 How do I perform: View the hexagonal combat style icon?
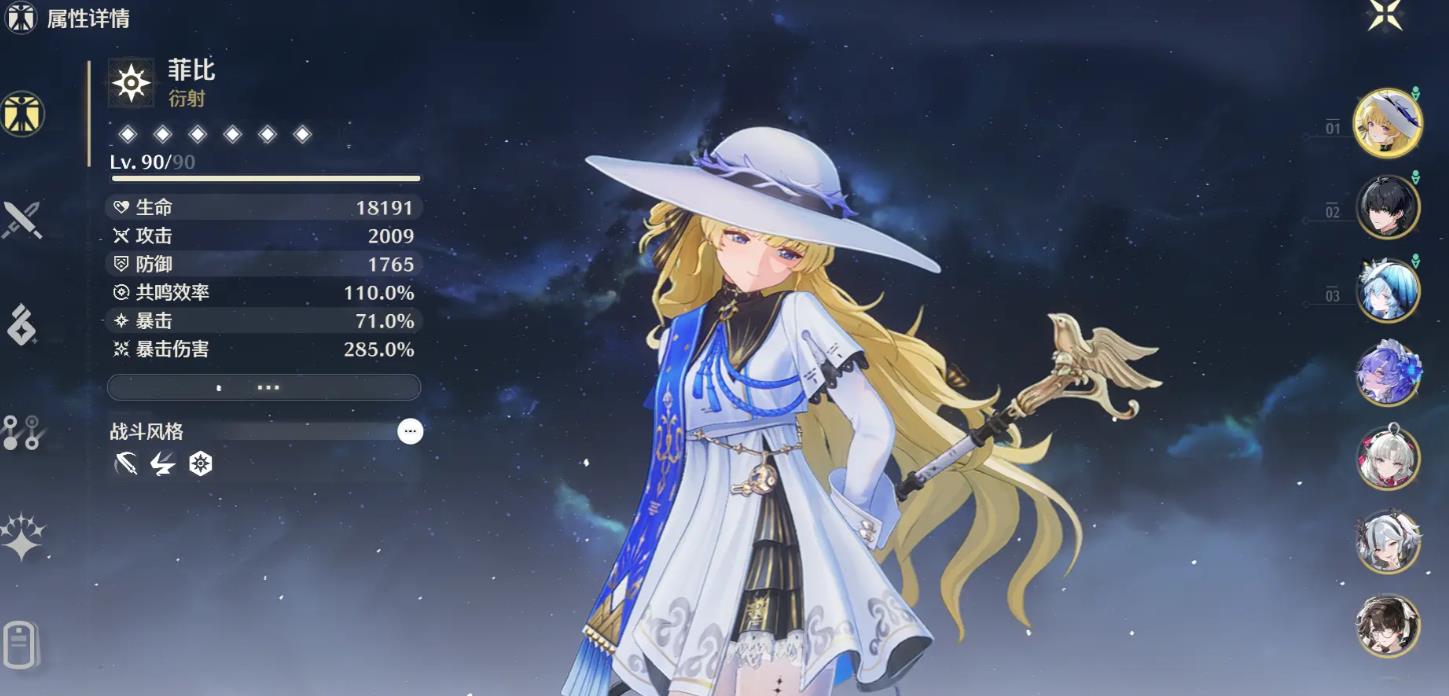click(x=201, y=464)
